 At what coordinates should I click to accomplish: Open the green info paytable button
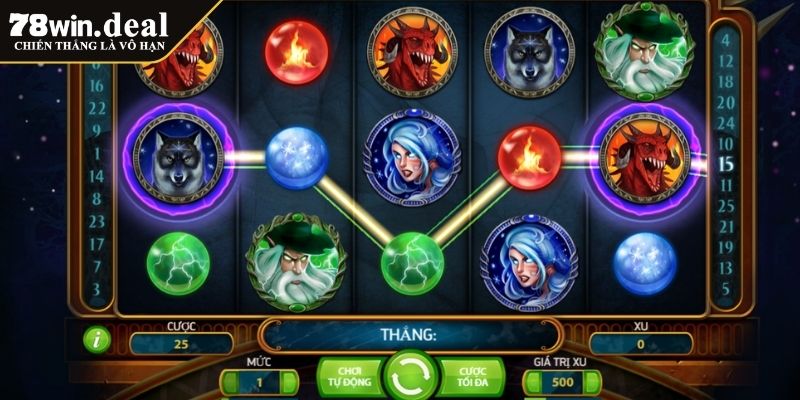pos(98,338)
